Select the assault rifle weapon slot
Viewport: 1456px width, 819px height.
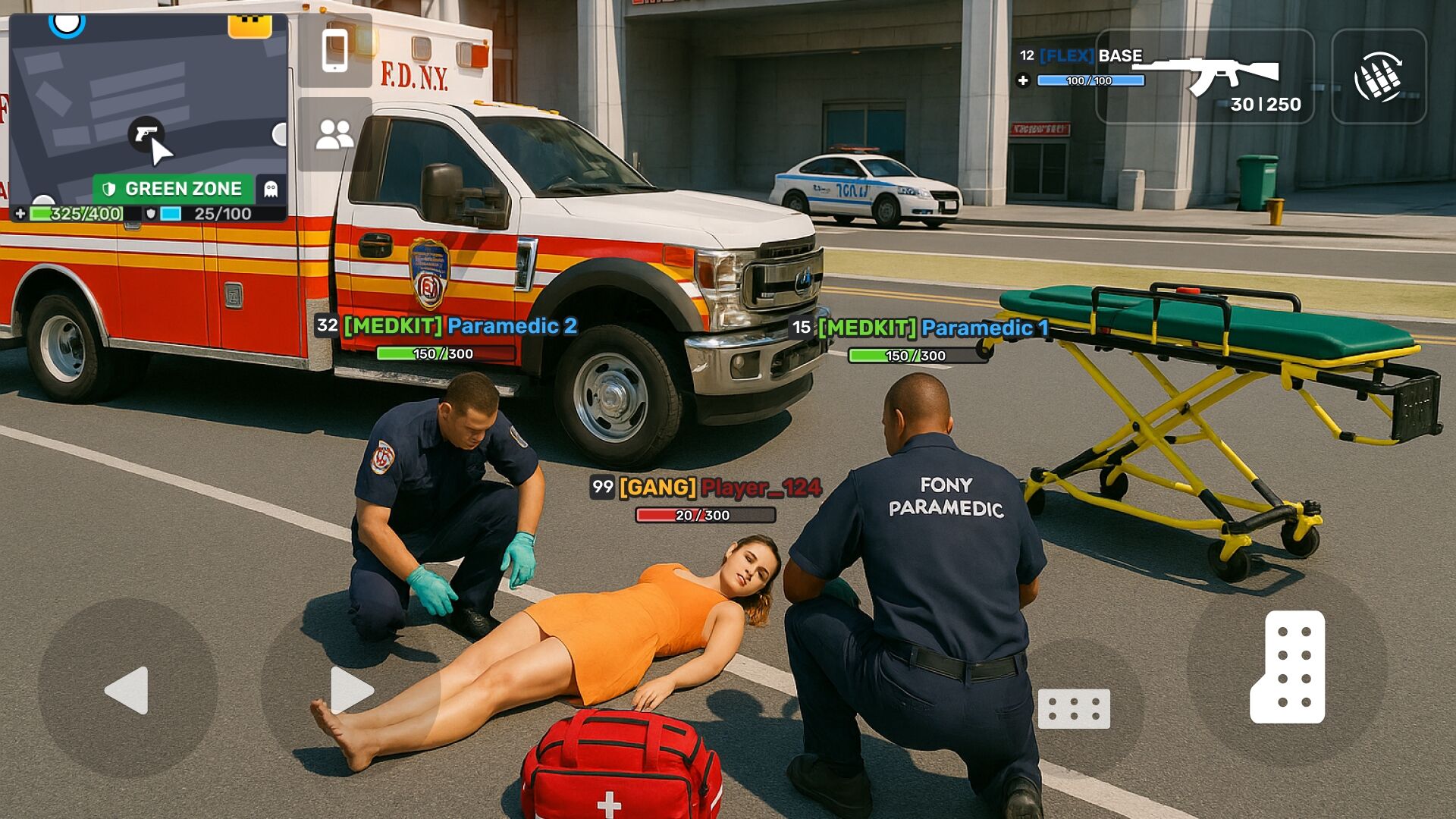point(1205,77)
